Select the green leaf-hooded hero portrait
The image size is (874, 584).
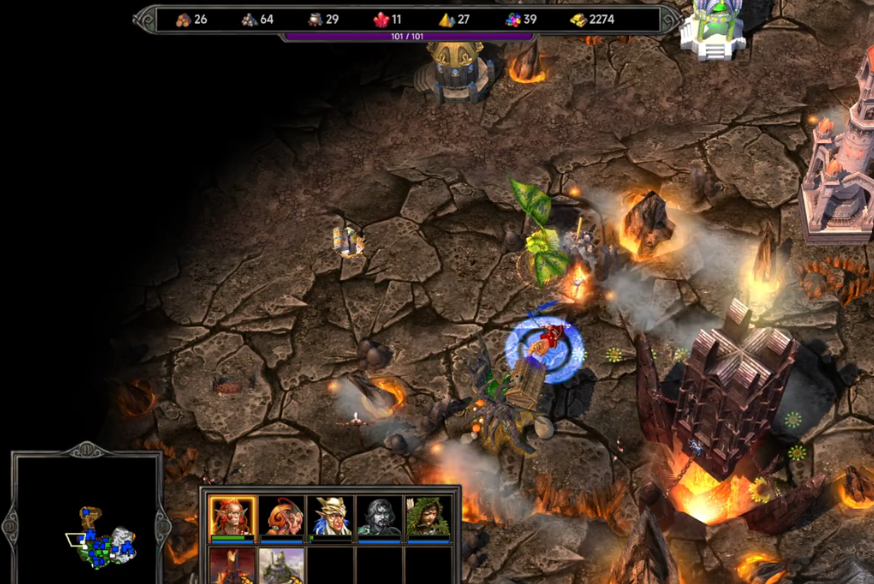[x=429, y=517]
